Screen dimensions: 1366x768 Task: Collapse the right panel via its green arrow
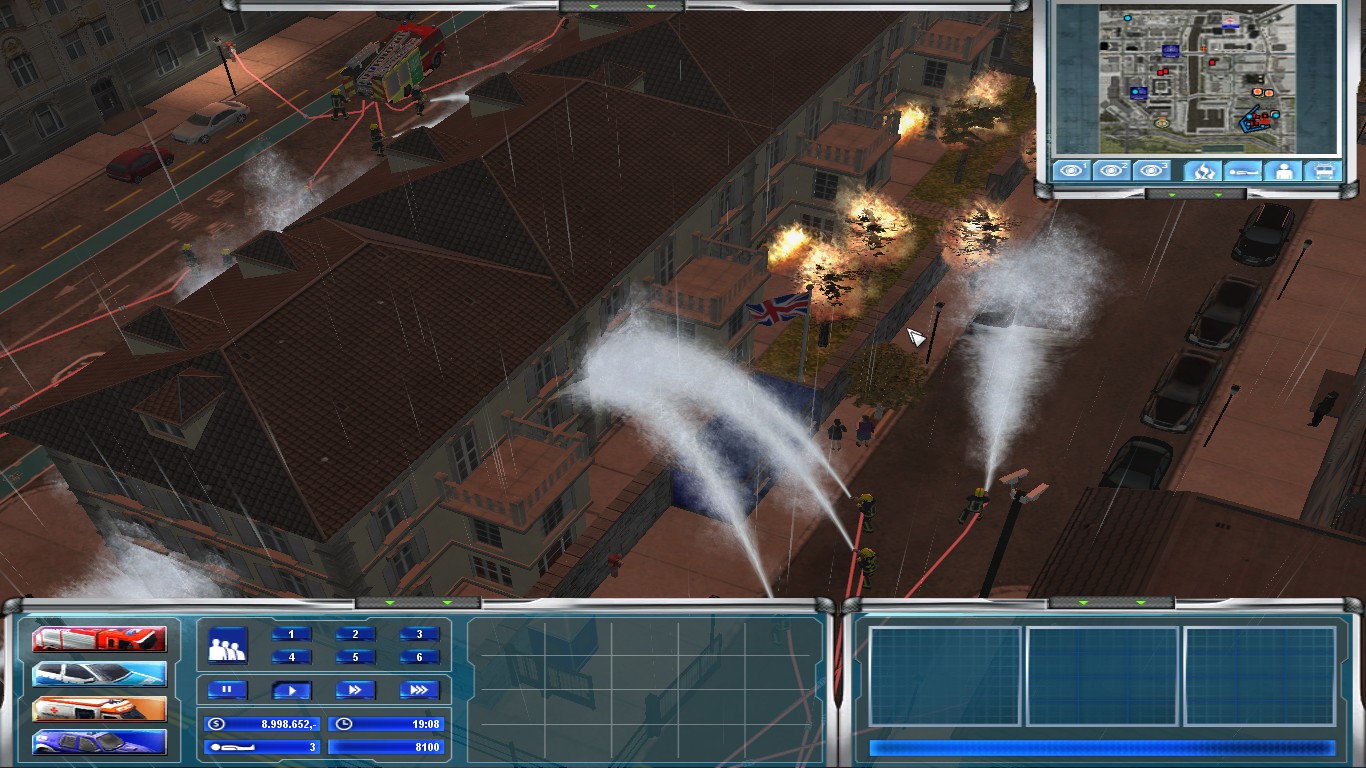[x=1083, y=603]
